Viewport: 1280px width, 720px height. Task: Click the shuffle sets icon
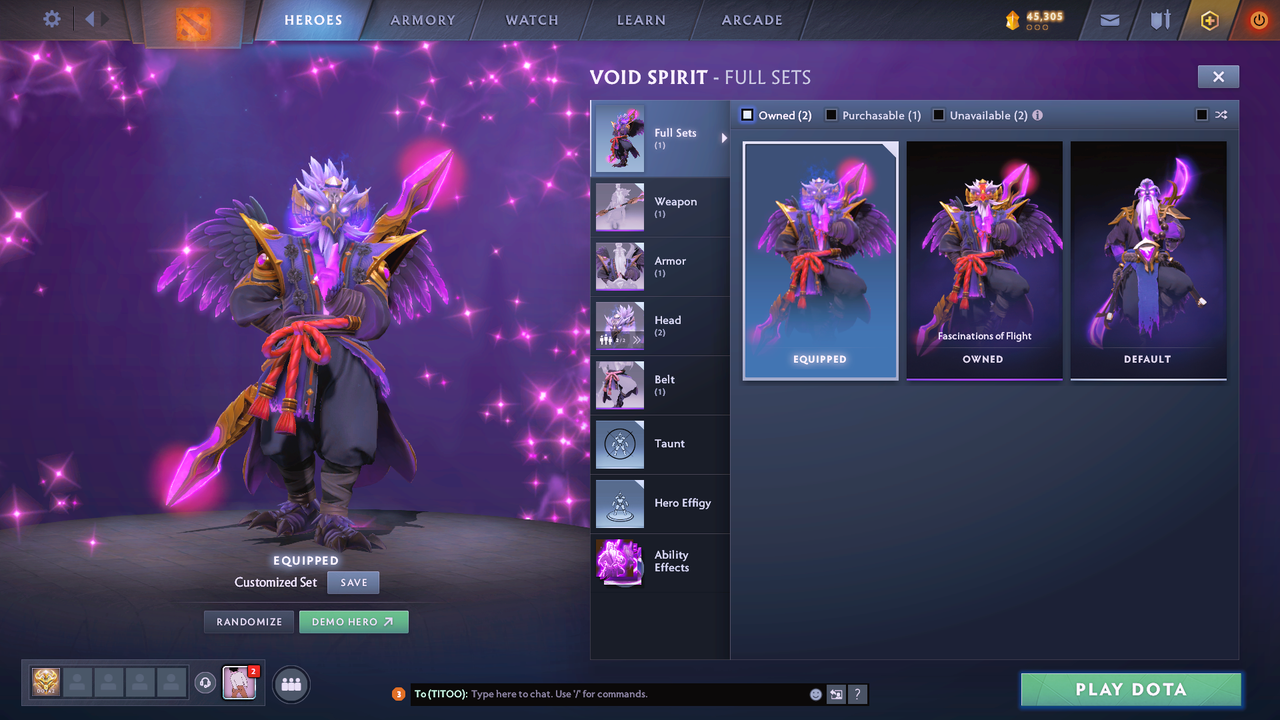click(1221, 115)
